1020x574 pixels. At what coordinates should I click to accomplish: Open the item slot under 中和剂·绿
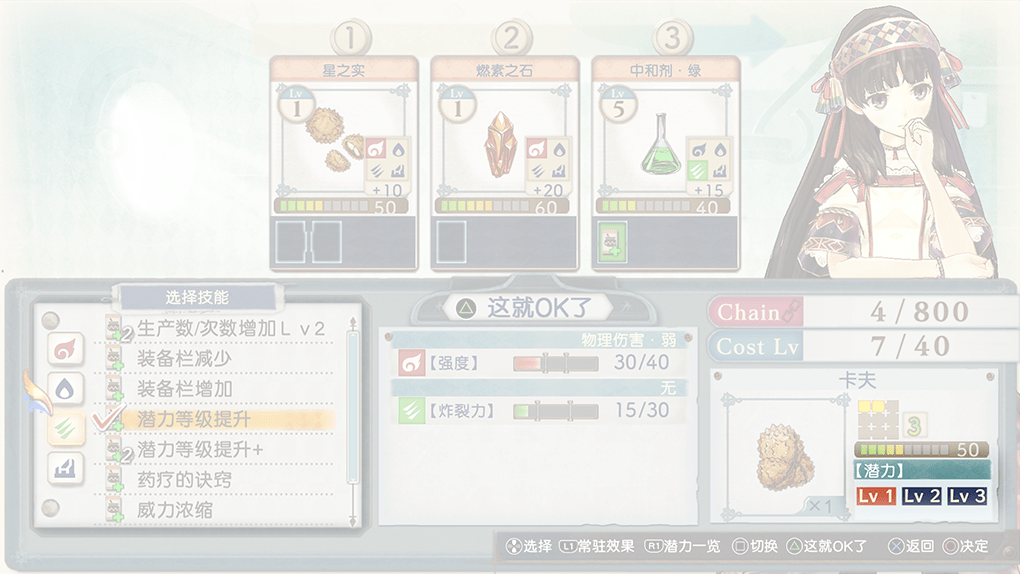click(x=611, y=243)
